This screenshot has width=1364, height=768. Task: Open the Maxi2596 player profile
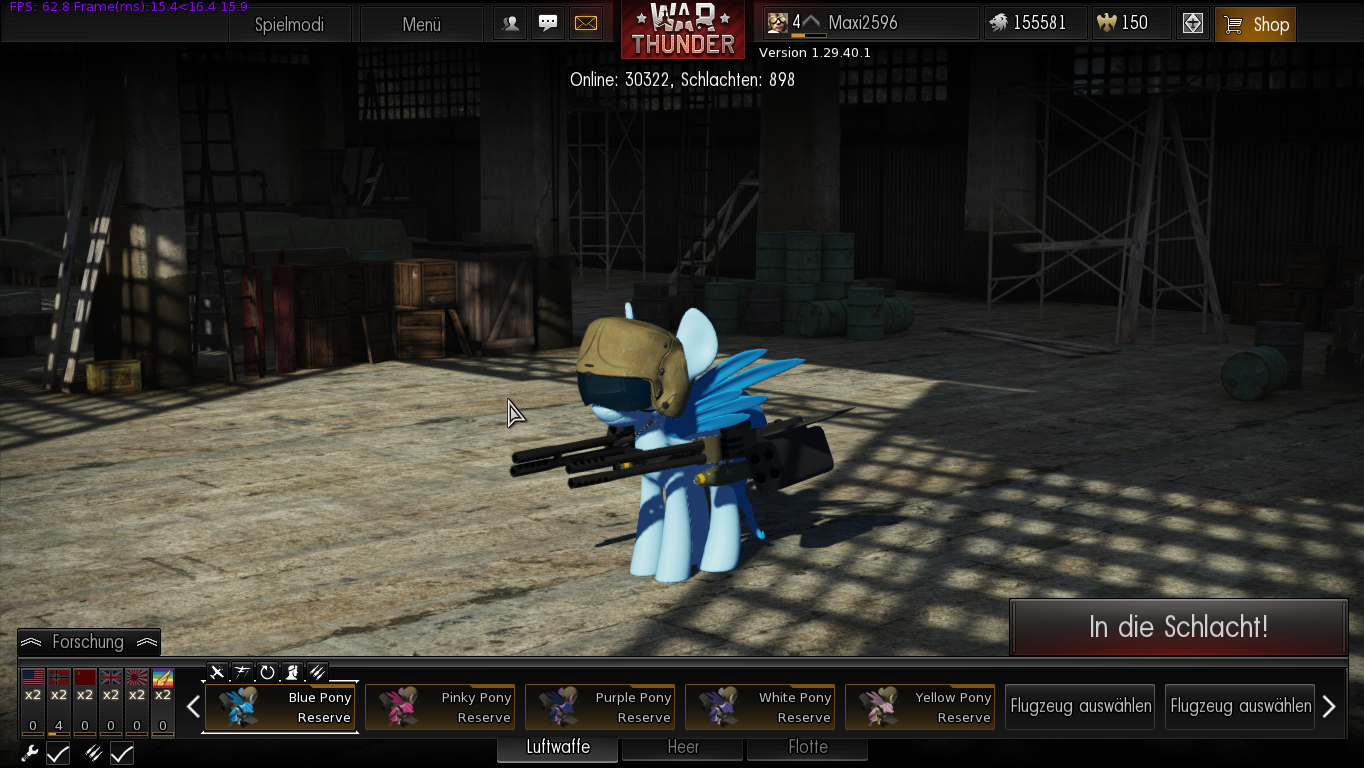click(x=862, y=23)
